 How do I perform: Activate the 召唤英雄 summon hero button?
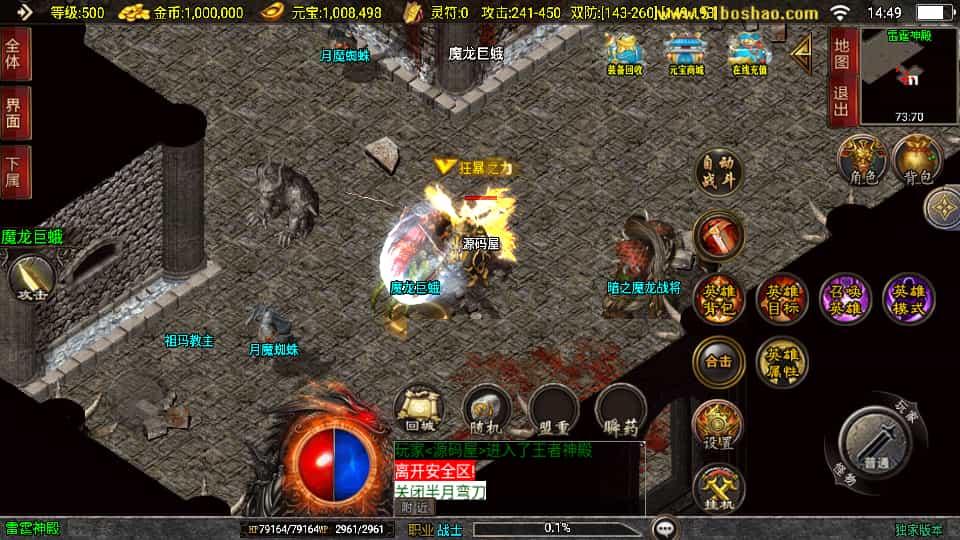click(845, 299)
